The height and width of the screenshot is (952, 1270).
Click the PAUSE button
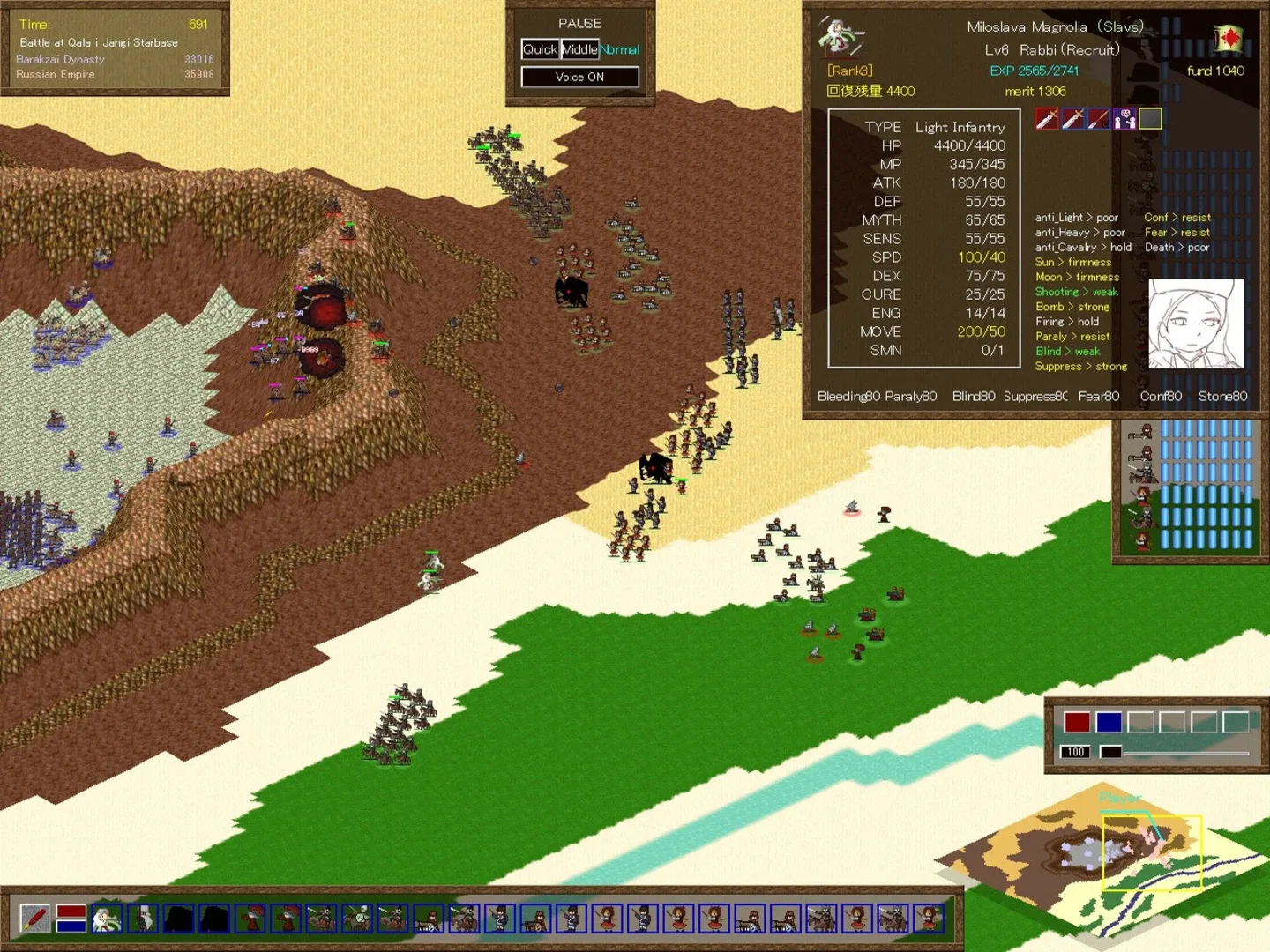579,23
